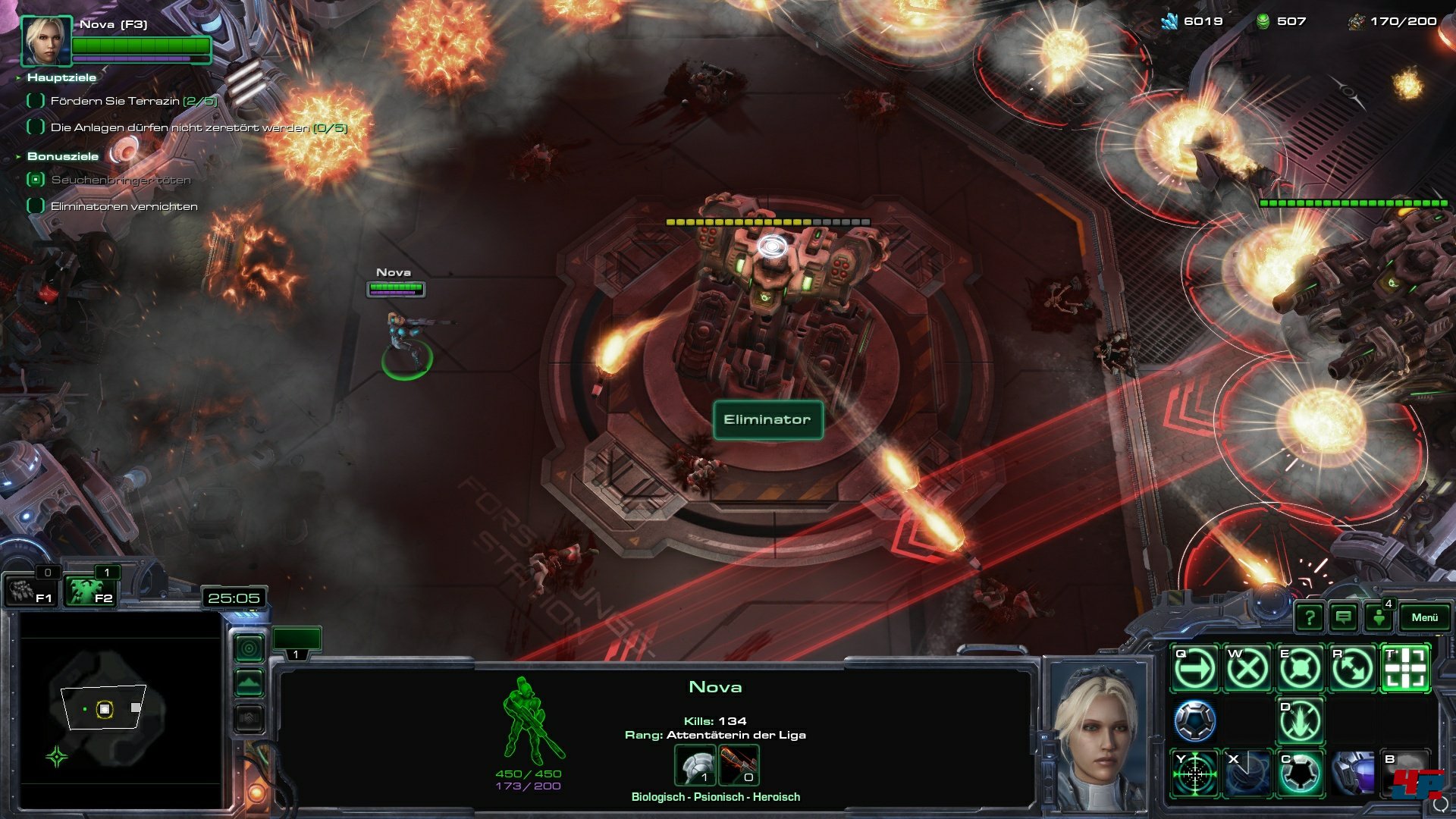Click the ability icon labeled D

click(1300, 721)
